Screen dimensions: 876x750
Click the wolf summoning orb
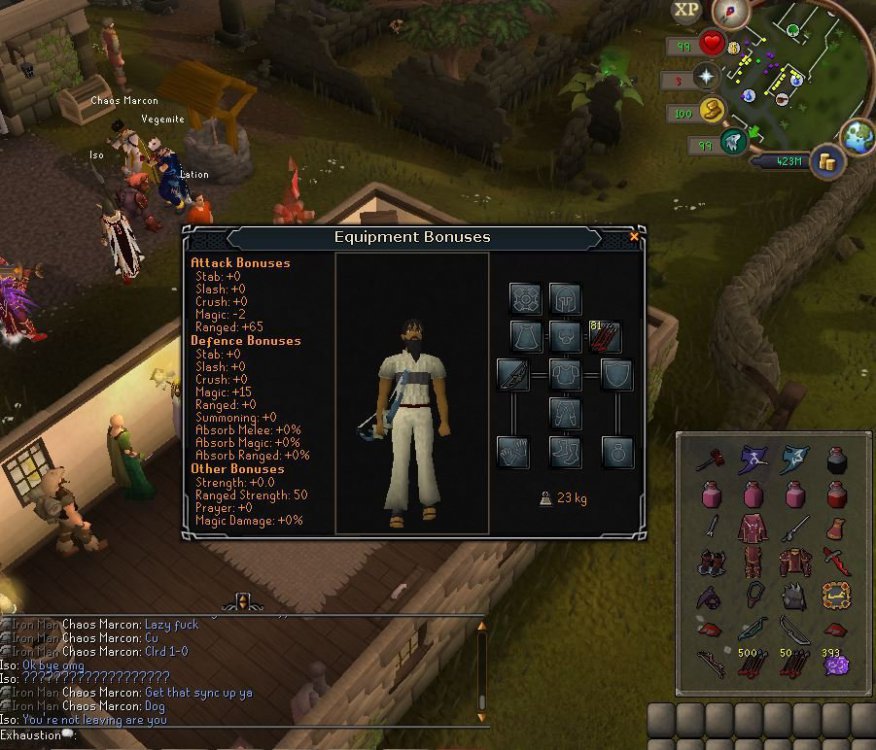pyautogui.click(x=733, y=143)
